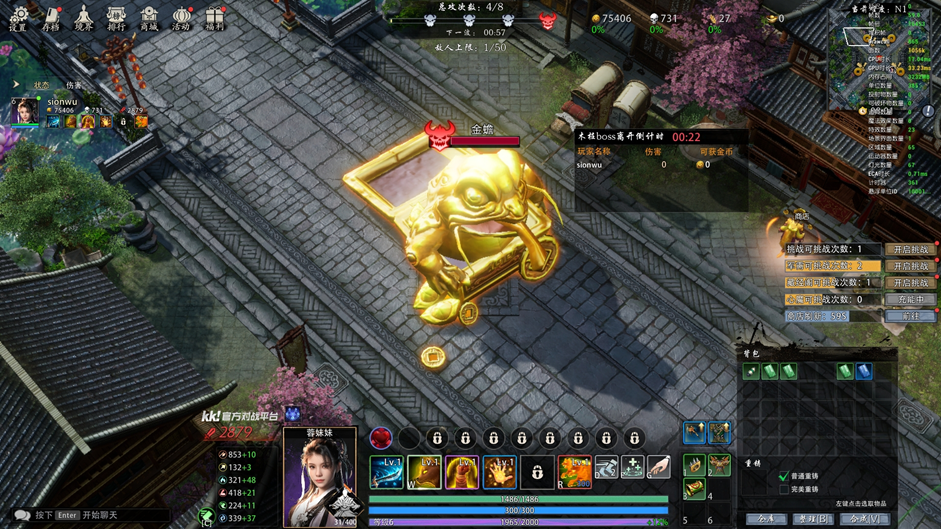Select the blue gem in backpack
This screenshot has height=529, width=941.
click(864, 372)
